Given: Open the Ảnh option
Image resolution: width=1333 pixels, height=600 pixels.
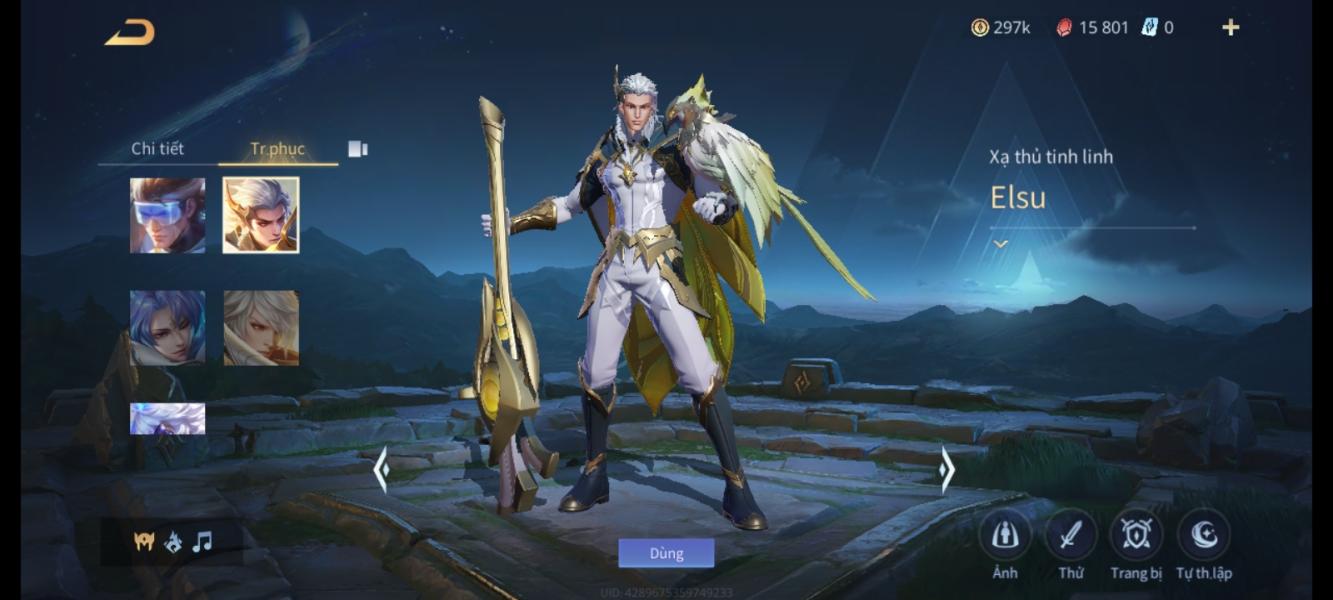Looking at the screenshot, I should [x=1004, y=536].
